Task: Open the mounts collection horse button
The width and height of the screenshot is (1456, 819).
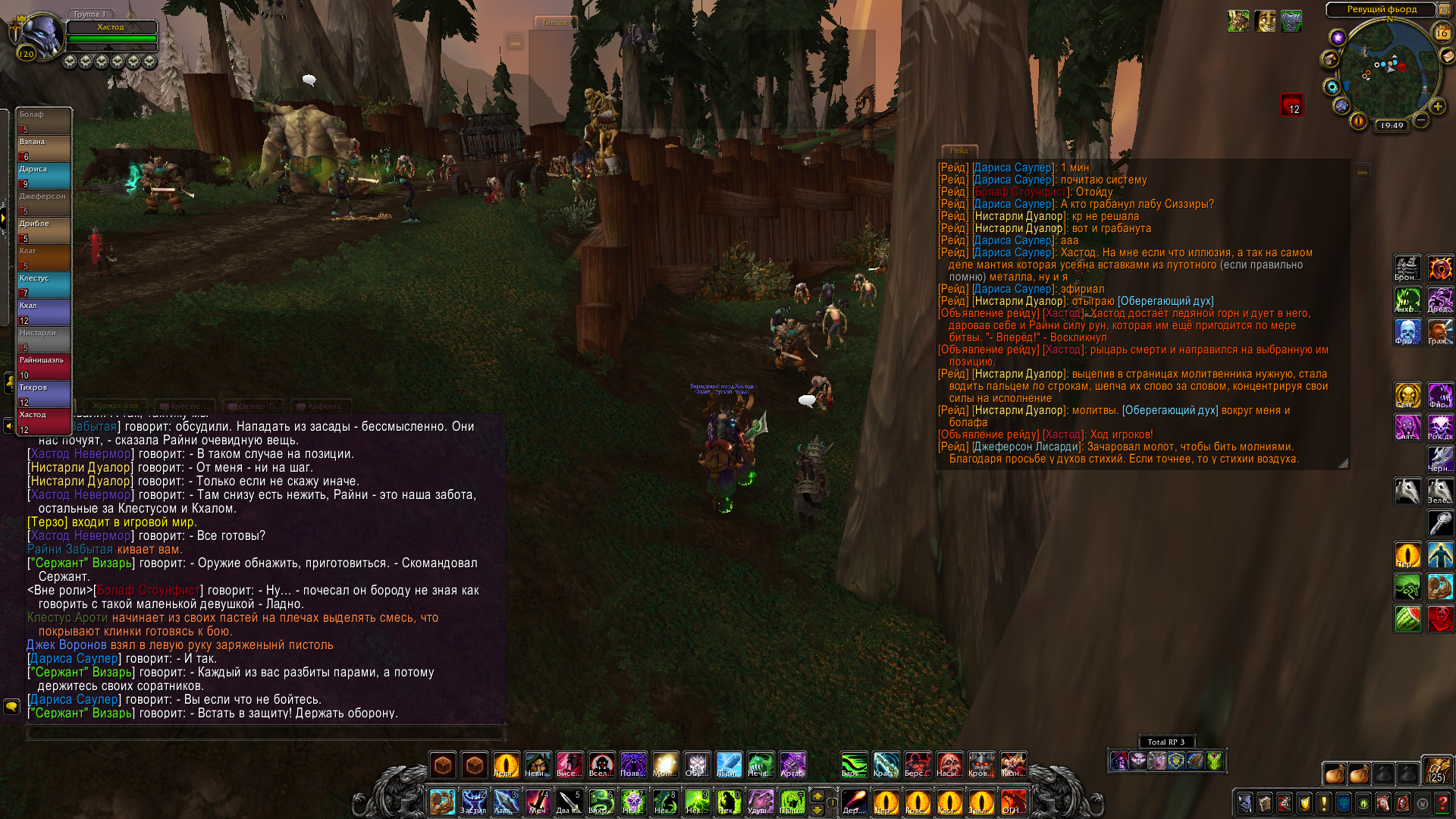Action: click(1383, 803)
